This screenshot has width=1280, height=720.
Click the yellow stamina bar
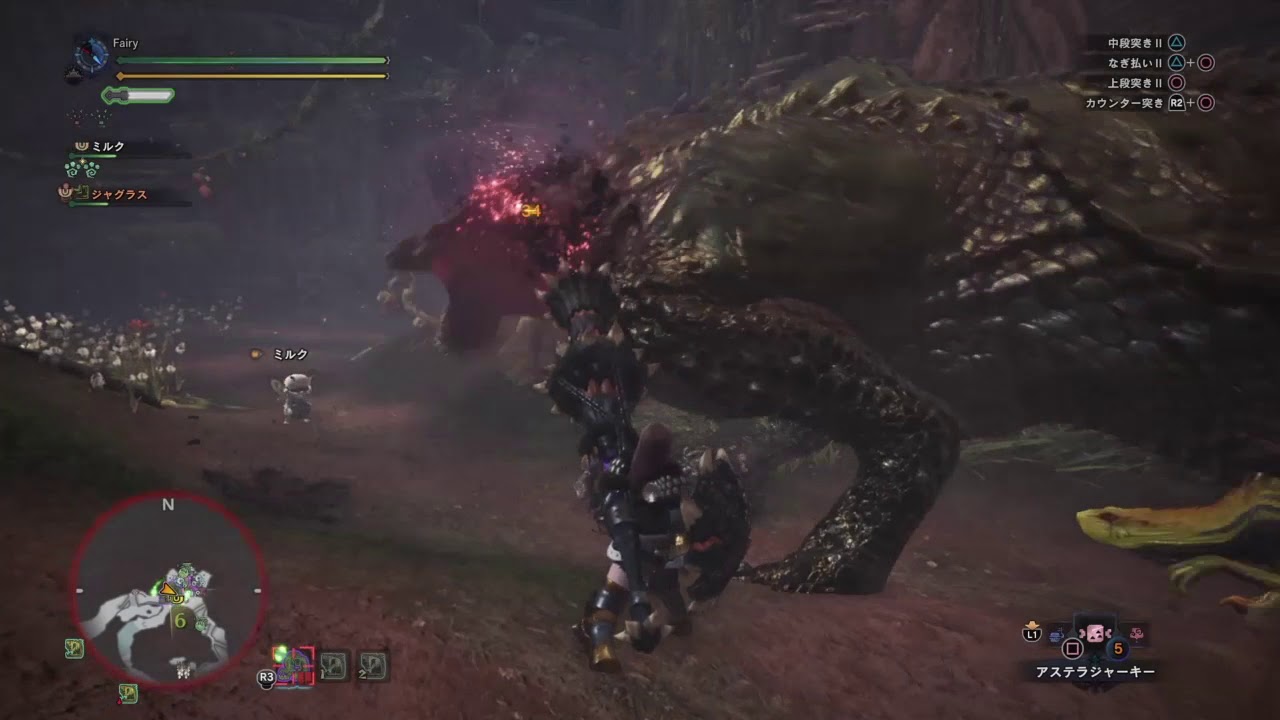pyautogui.click(x=250, y=76)
